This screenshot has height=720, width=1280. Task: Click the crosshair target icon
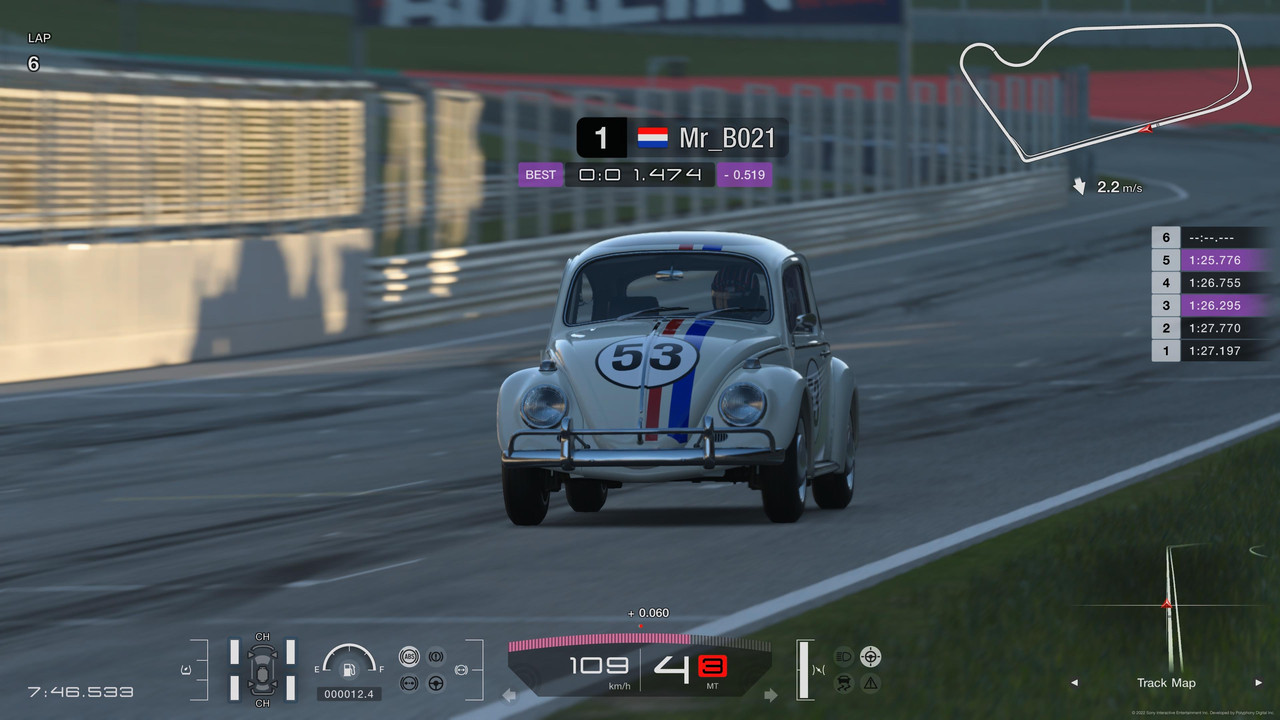point(871,656)
